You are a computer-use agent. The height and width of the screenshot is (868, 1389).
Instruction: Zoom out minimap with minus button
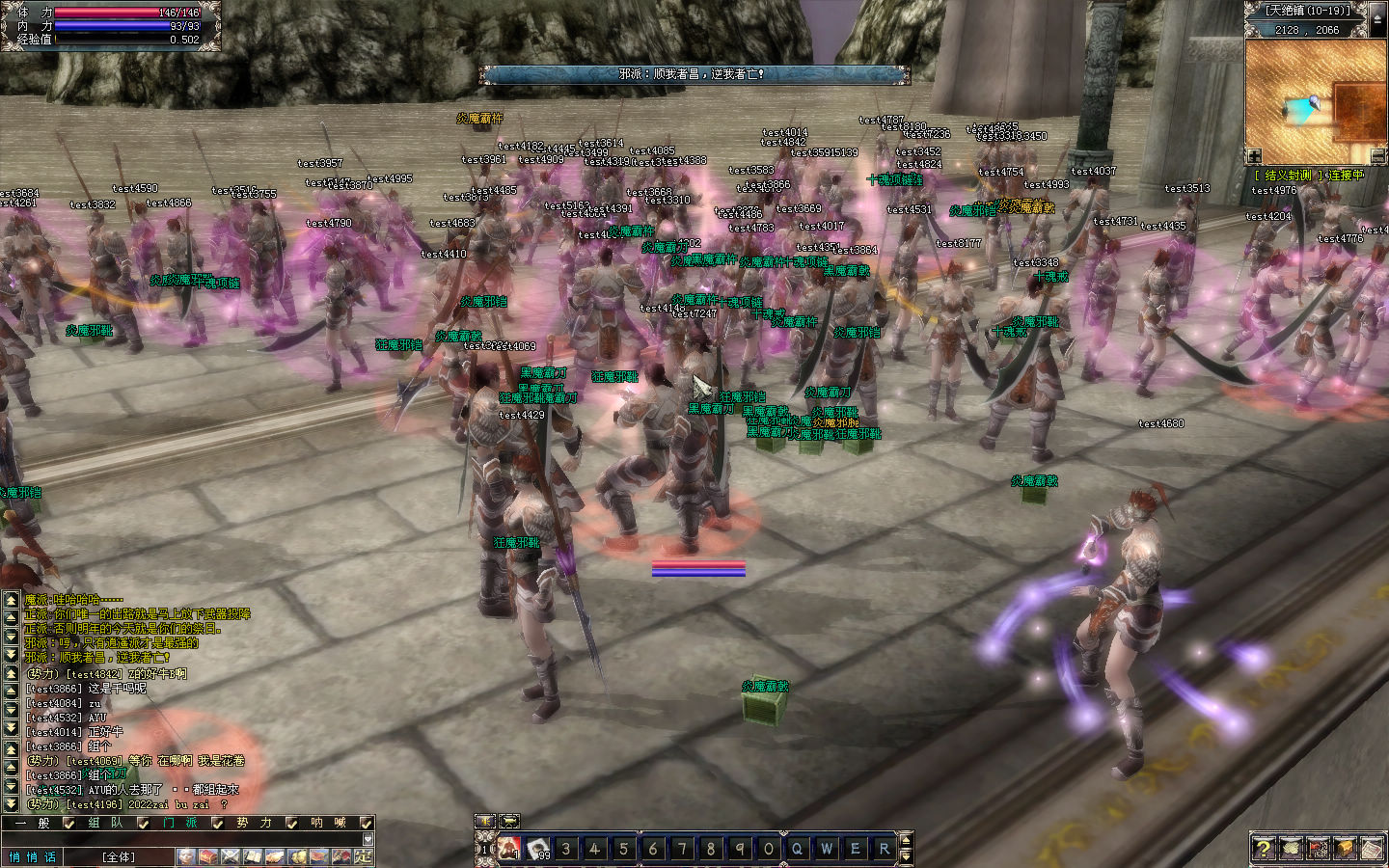point(1378,156)
